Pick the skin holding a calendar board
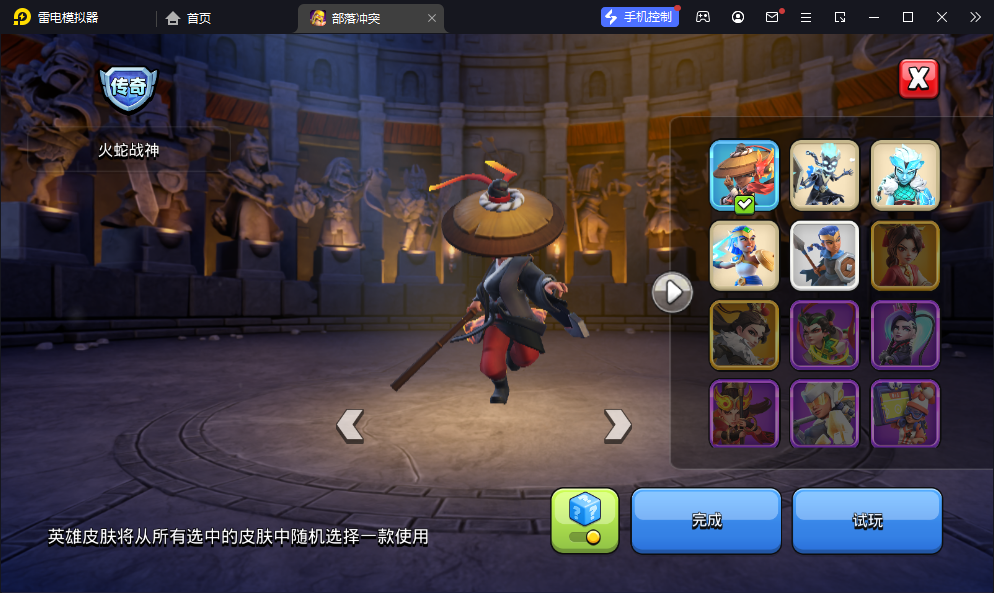 [x=905, y=413]
